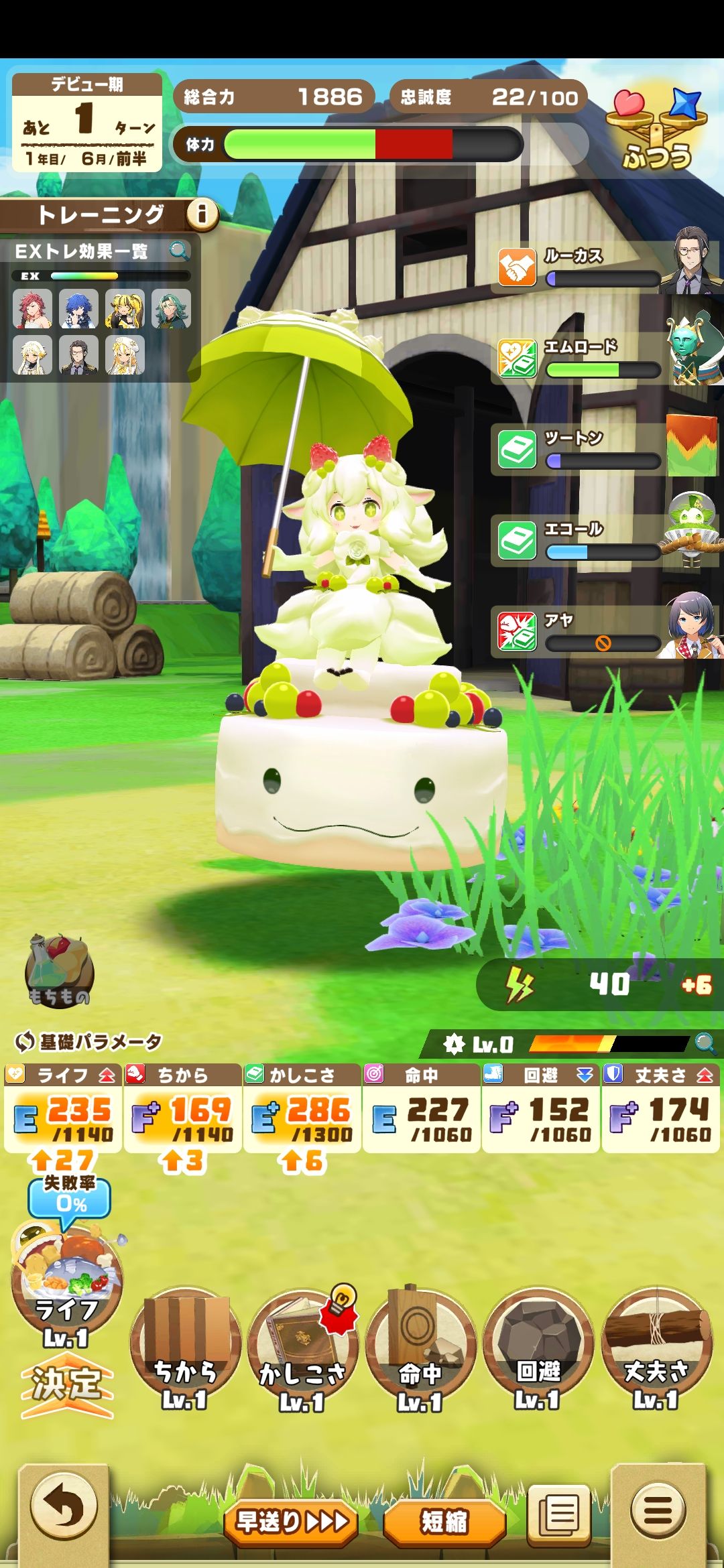Tap the 短縮 shorten button
Viewport: 724px width, 1568px height.
[x=444, y=1522]
